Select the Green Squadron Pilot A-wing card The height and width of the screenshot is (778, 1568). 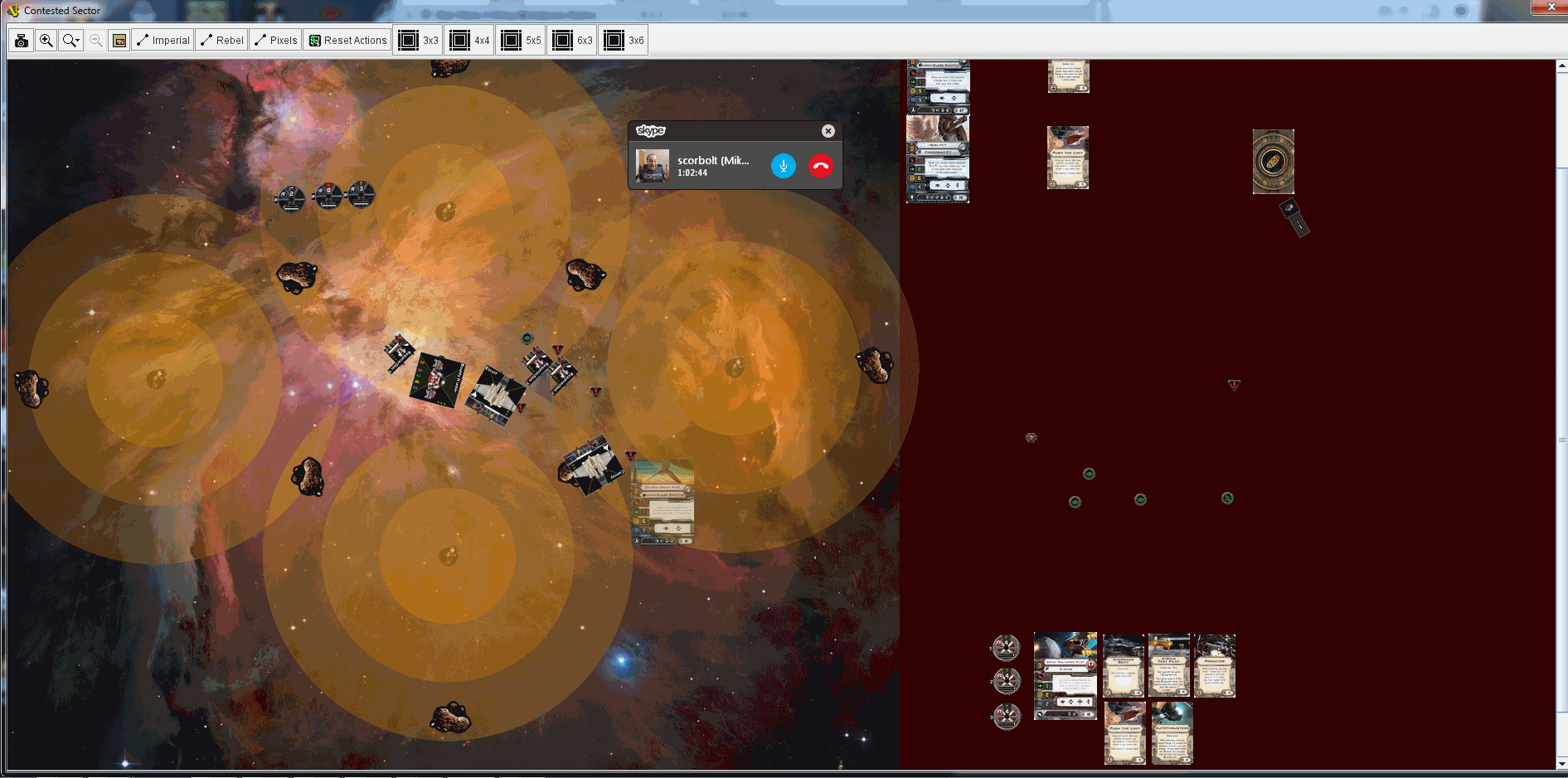click(1066, 675)
